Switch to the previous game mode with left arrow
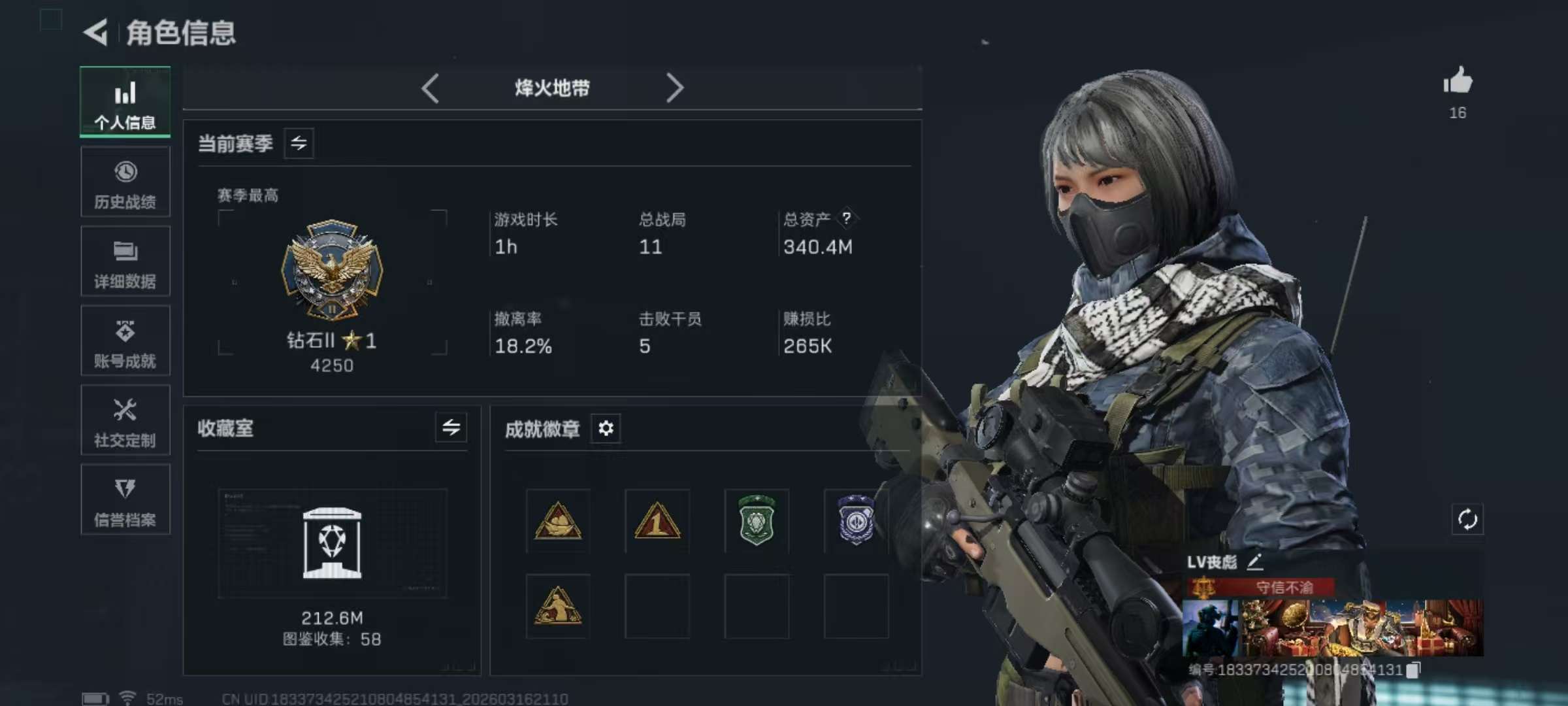The image size is (1568, 706). pos(431,88)
